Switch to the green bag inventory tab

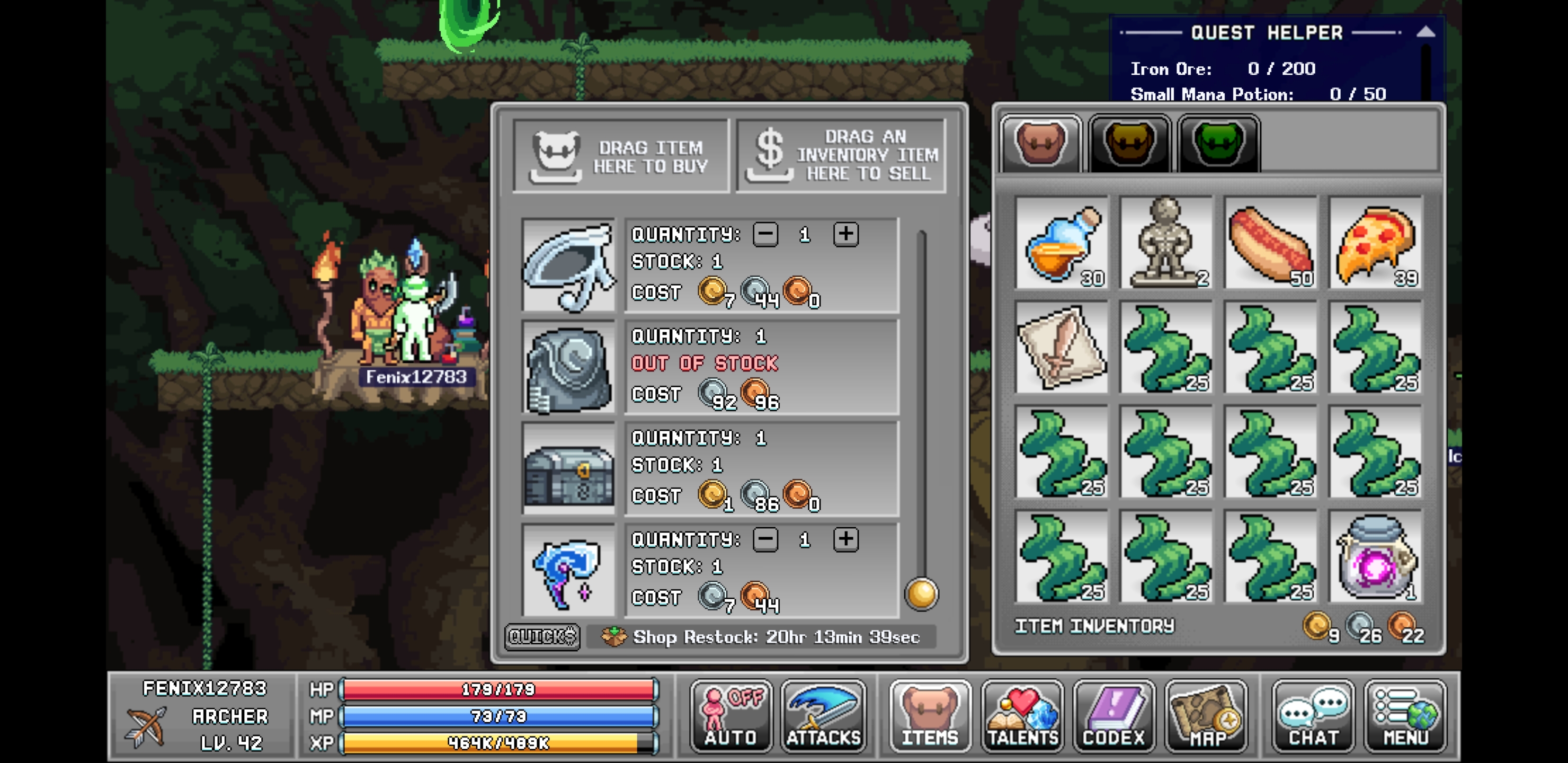1217,143
